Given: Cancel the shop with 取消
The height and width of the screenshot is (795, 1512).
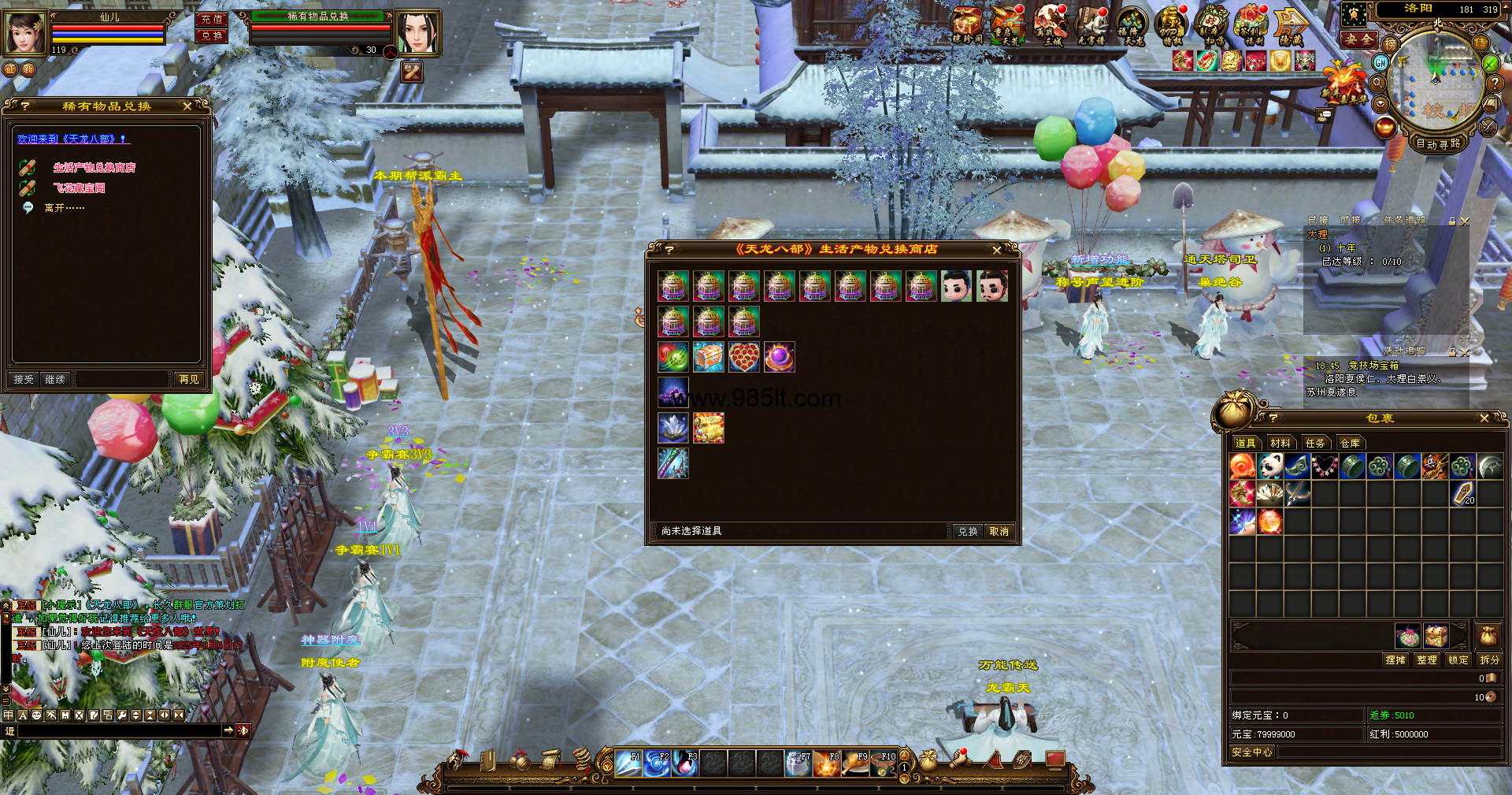Looking at the screenshot, I should click(x=999, y=532).
